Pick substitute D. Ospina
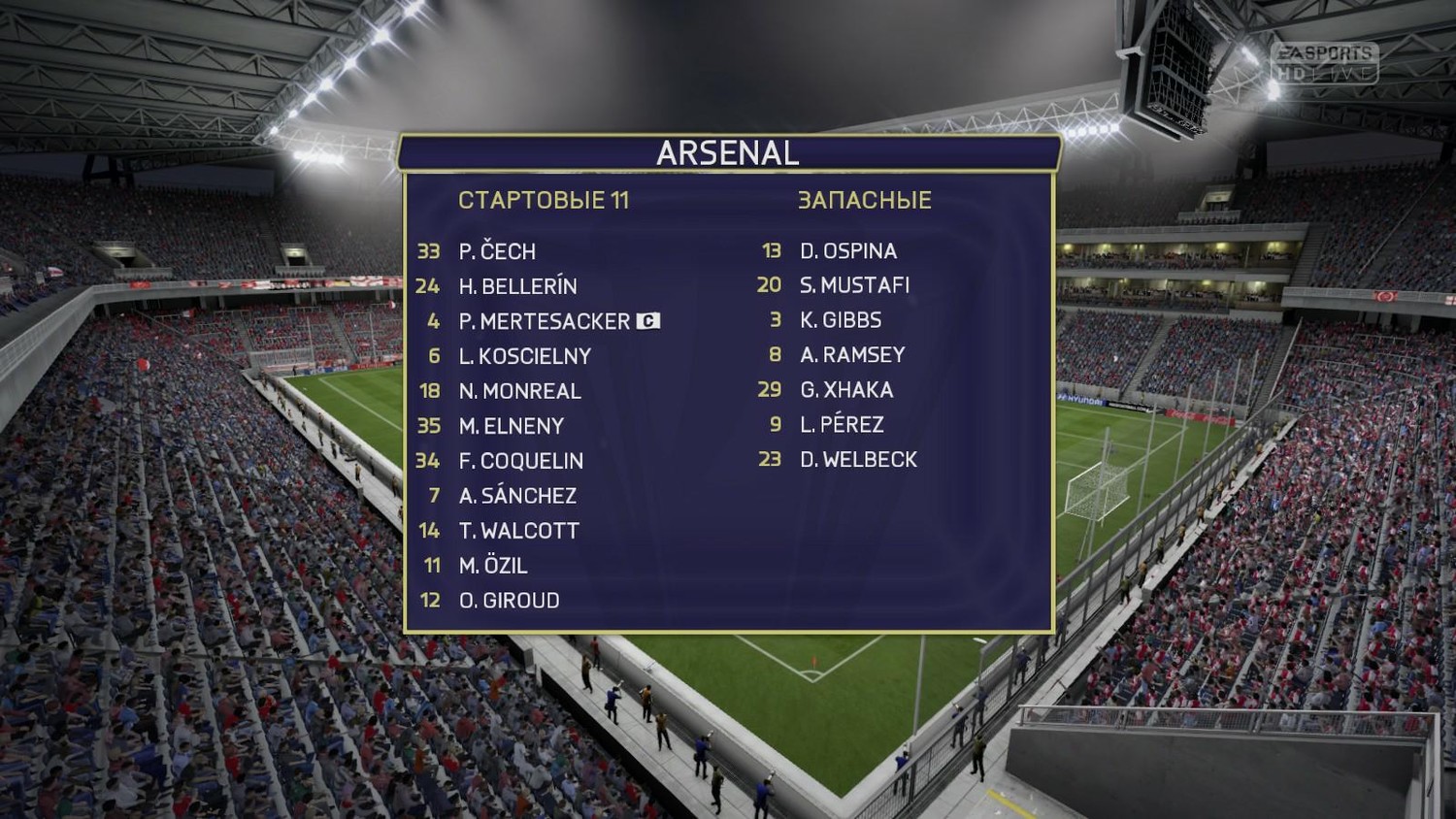1456x819 pixels. tap(847, 251)
